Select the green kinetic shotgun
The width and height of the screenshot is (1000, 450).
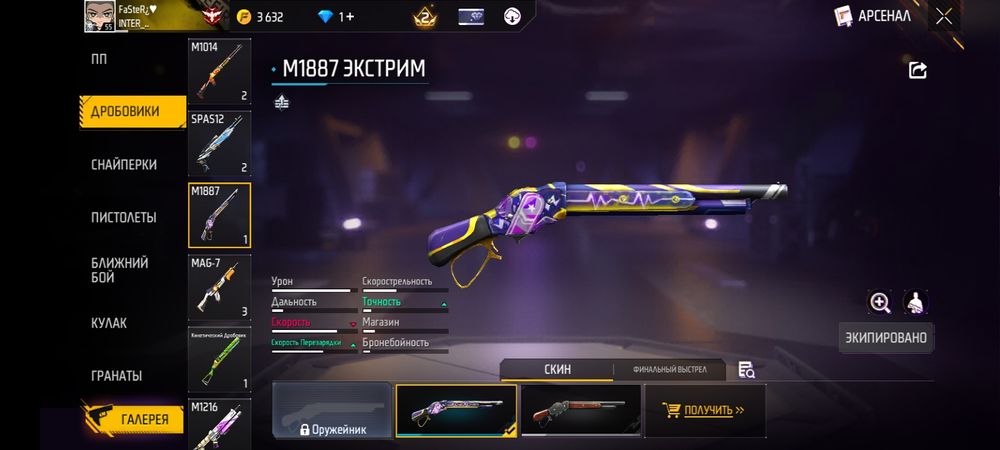click(219, 359)
